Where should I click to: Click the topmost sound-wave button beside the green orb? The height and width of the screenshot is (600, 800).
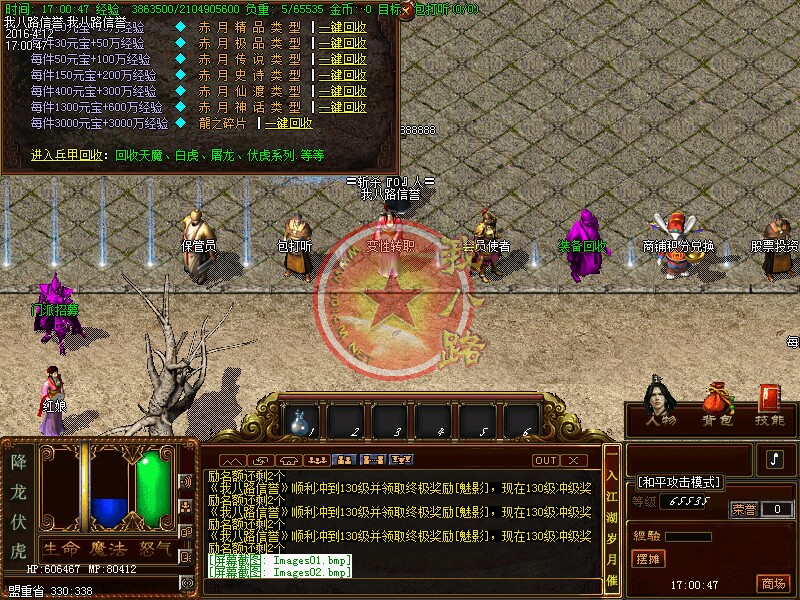point(185,482)
